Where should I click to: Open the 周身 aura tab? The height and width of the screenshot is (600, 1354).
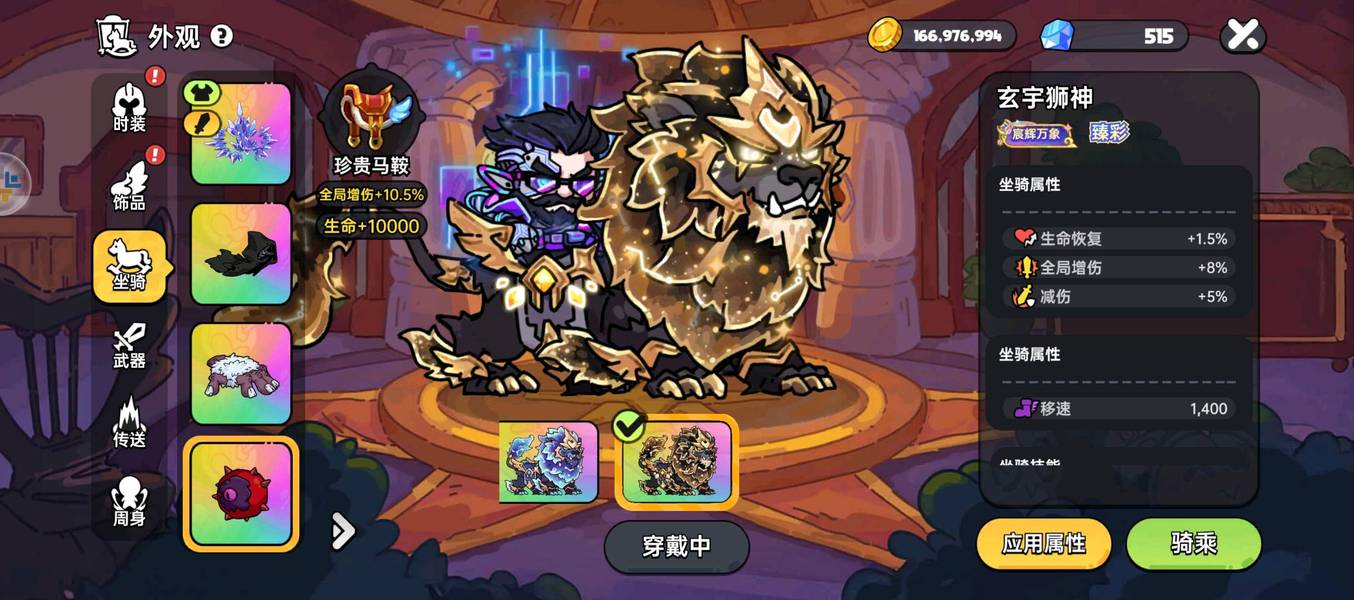[x=129, y=503]
